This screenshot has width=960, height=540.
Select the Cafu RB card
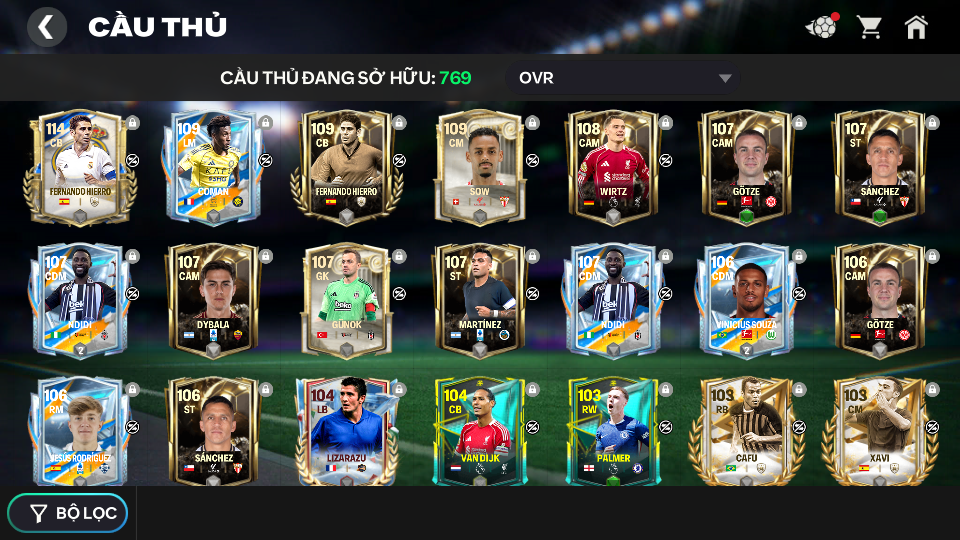(746, 430)
